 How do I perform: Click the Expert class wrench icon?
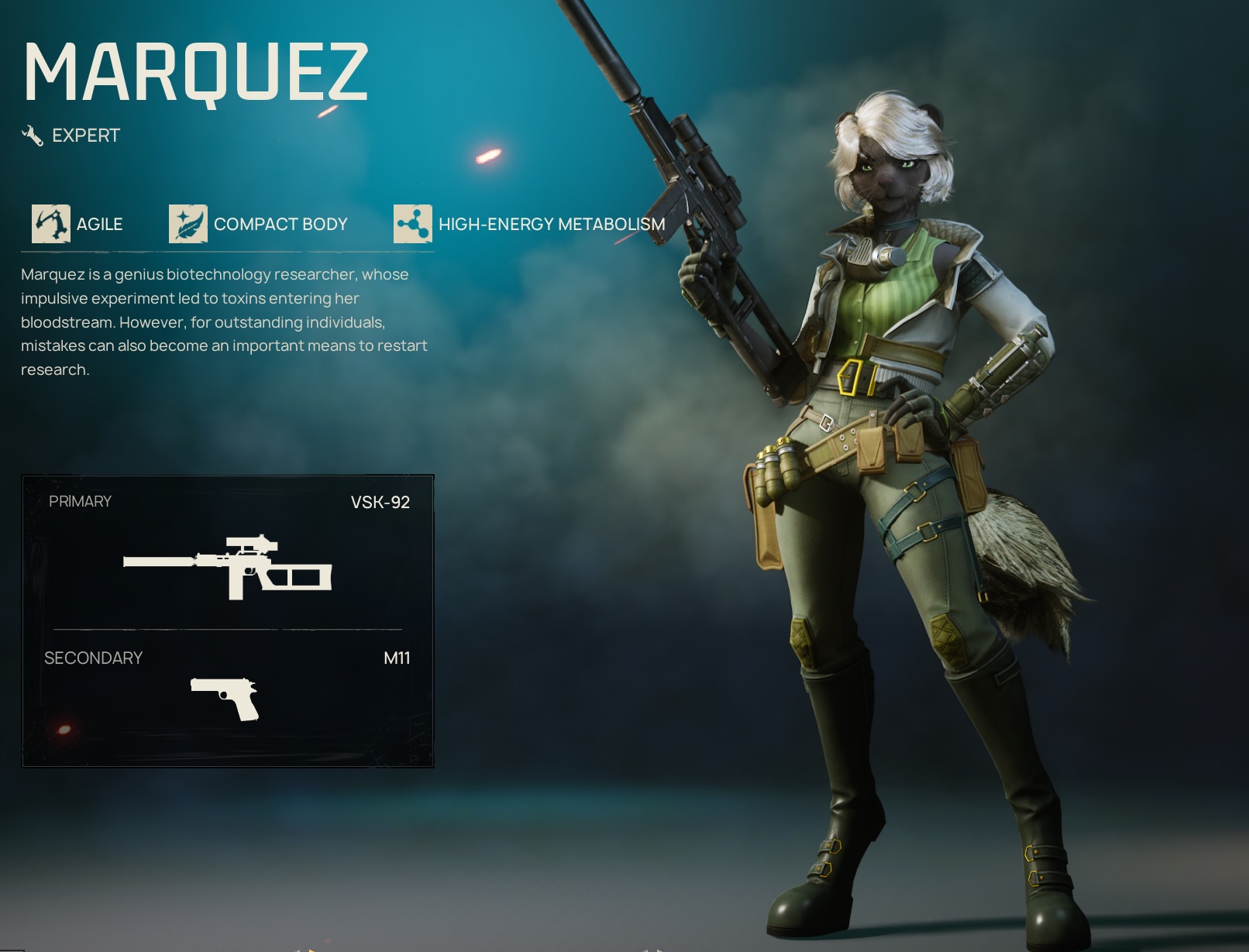[x=33, y=136]
